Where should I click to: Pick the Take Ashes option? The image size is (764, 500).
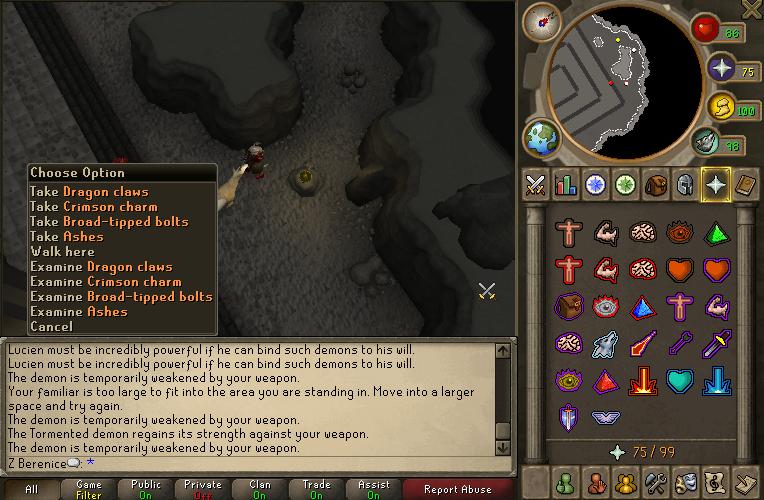67,237
